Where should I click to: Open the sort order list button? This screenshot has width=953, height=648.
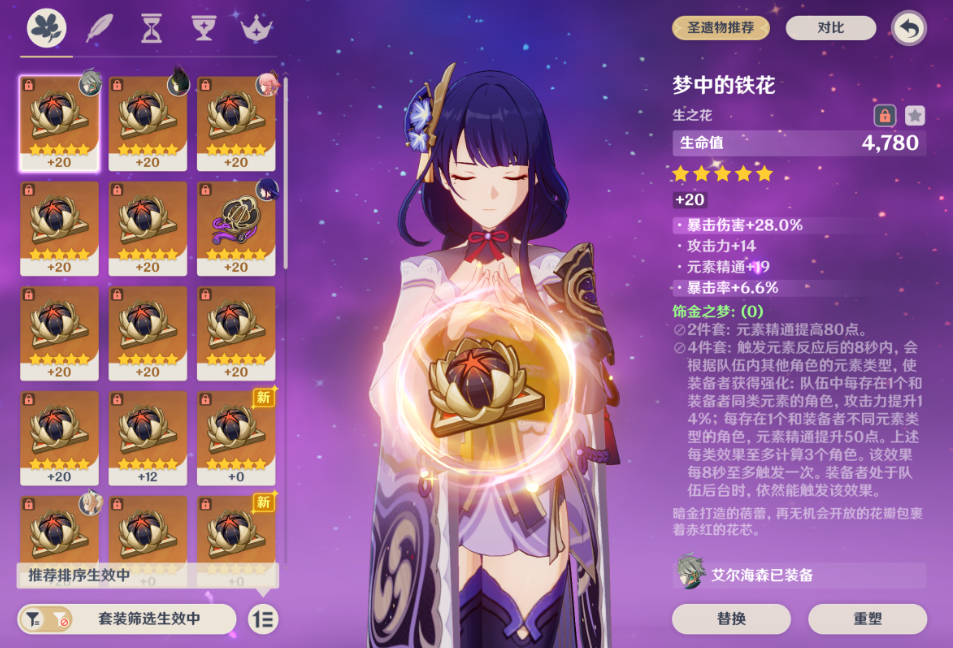point(263,619)
